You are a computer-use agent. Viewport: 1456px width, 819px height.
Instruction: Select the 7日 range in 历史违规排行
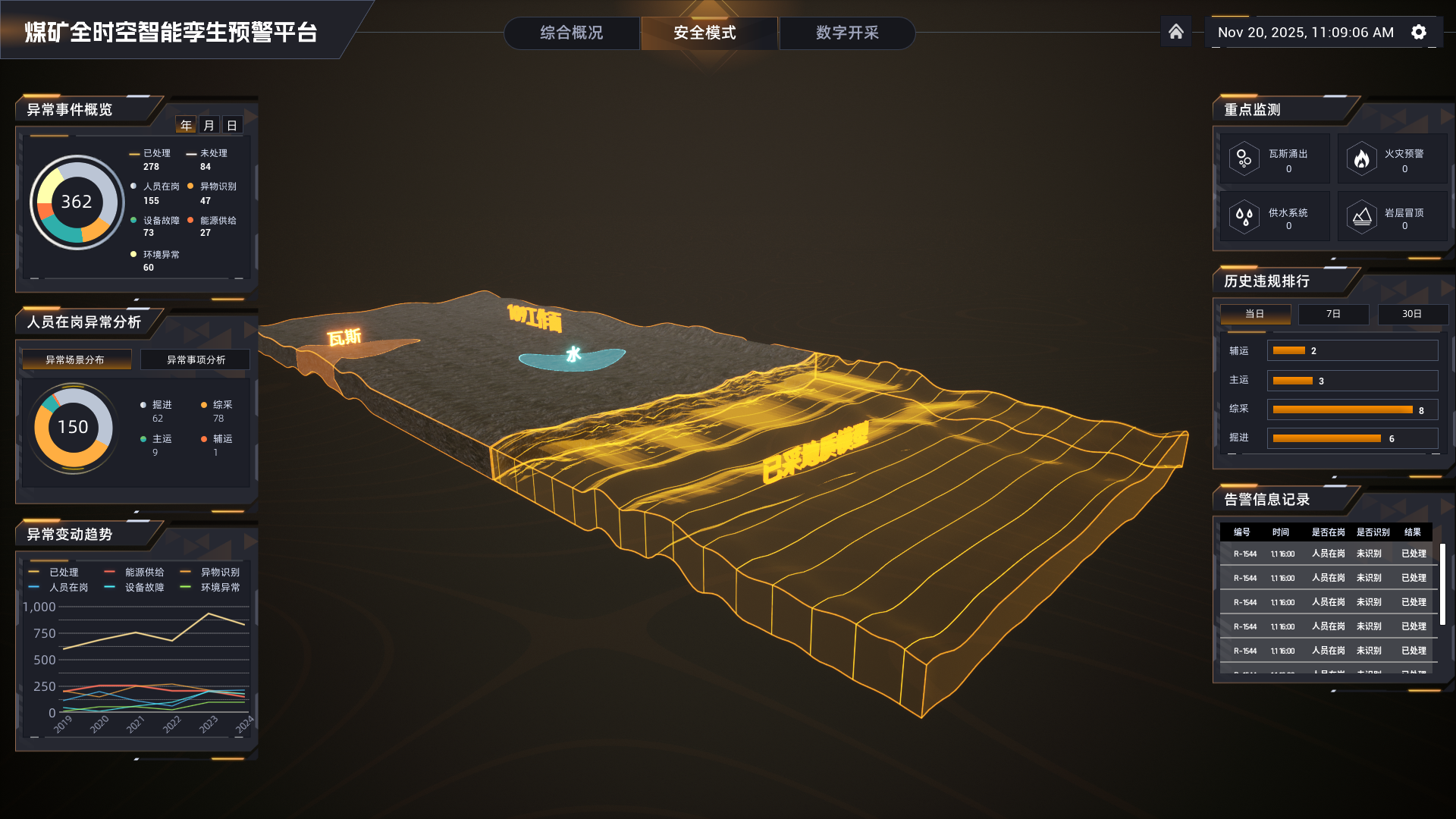[1333, 314]
